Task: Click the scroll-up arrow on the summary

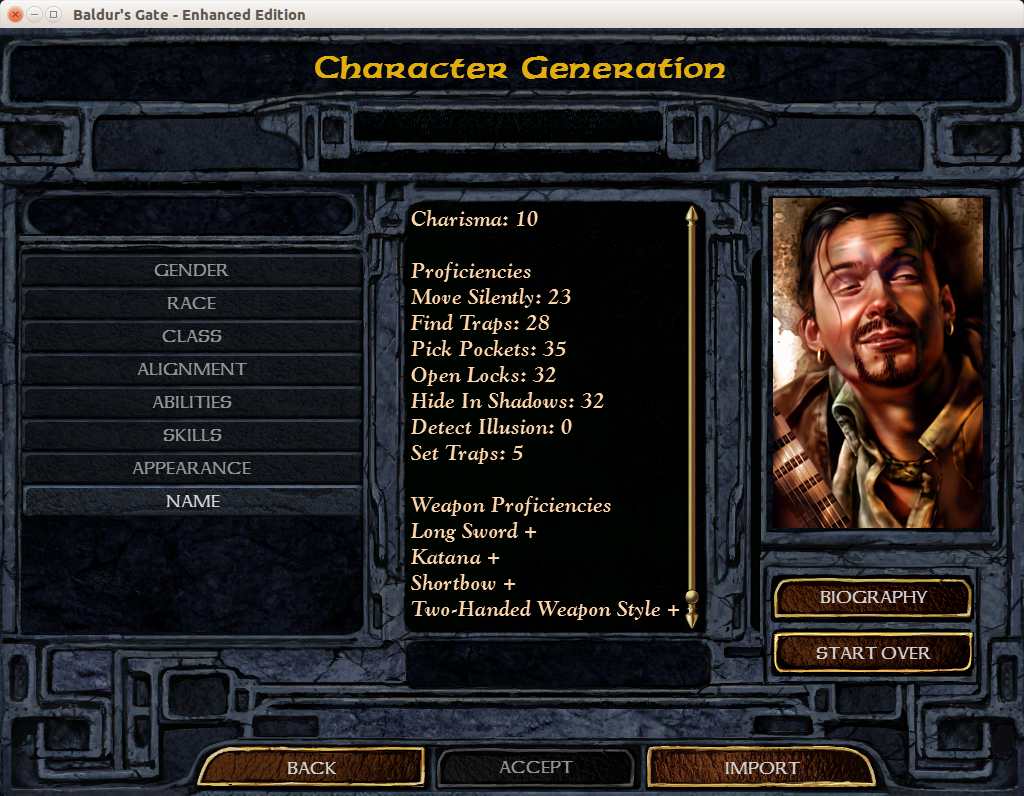Action: pyautogui.click(x=690, y=215)
